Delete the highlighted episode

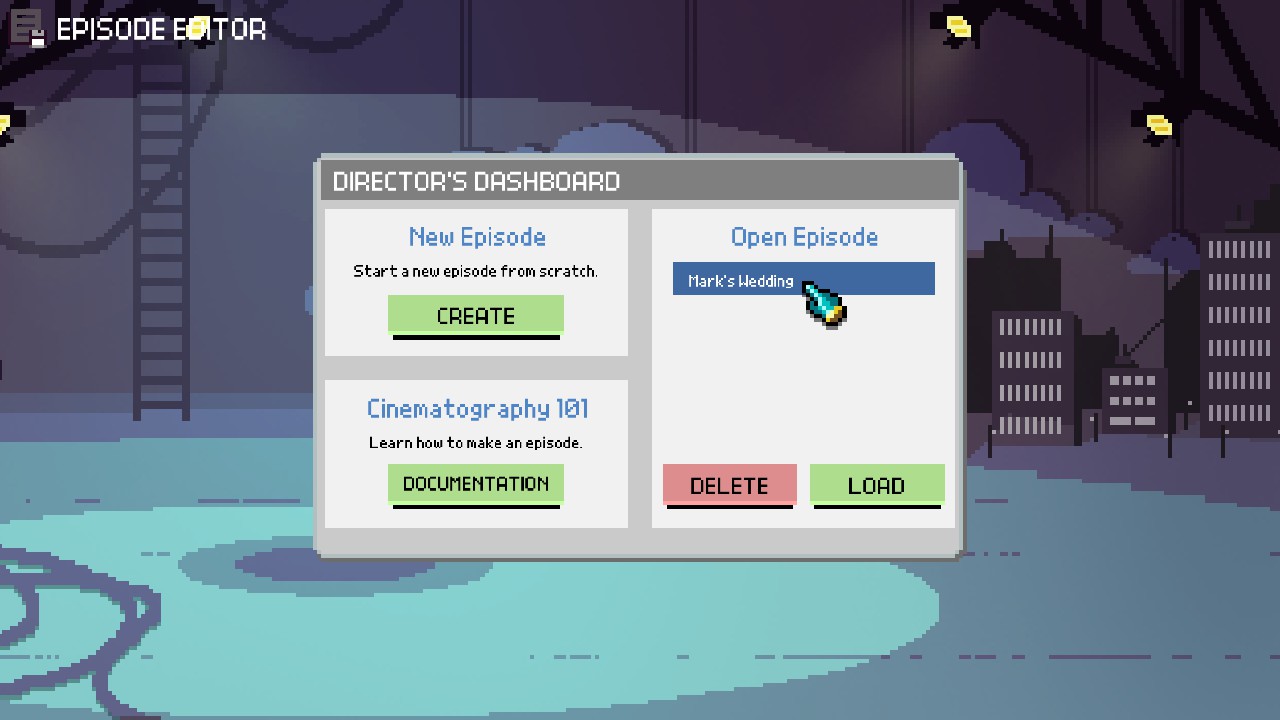729,485
